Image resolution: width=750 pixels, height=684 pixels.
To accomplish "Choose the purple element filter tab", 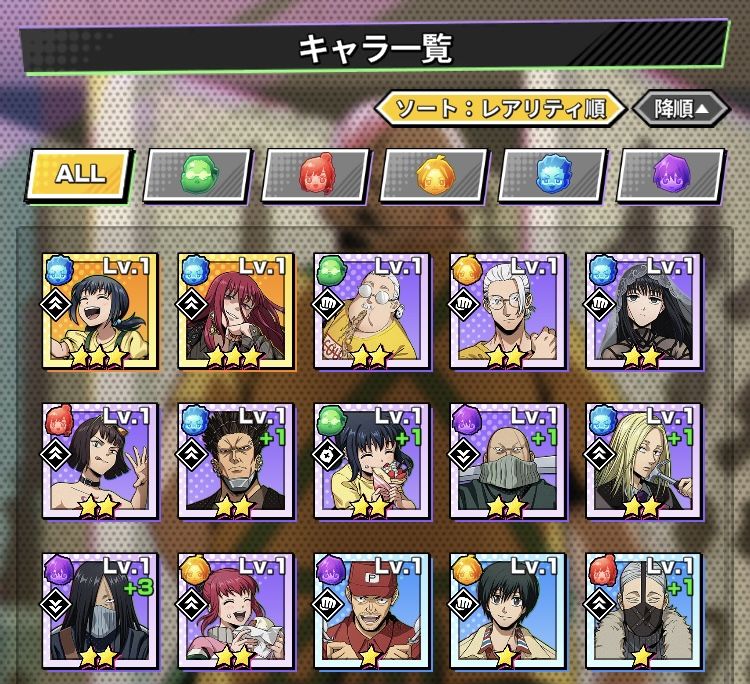I will tap(669, 175).
